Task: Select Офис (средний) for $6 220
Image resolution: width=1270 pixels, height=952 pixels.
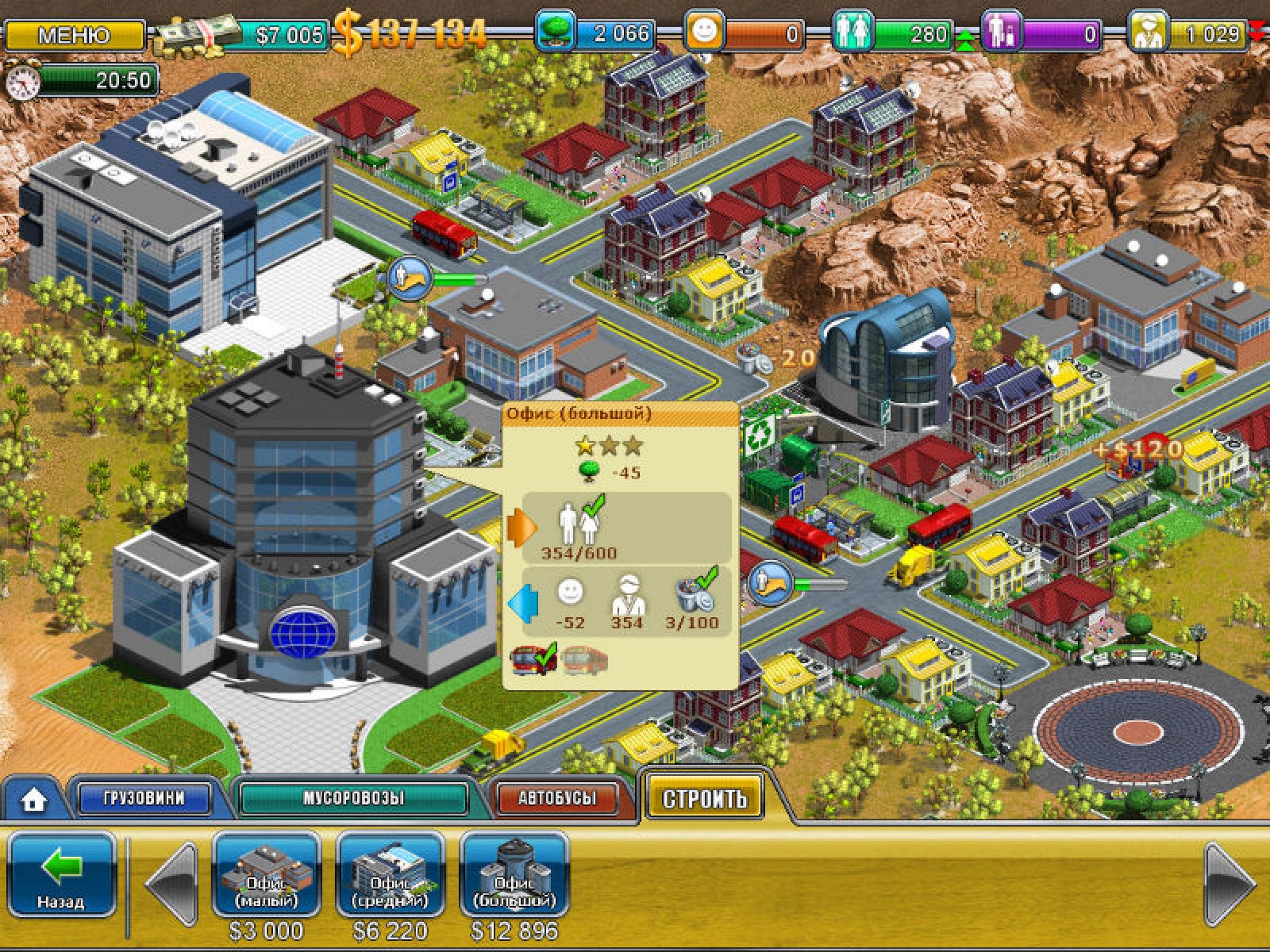Action: (x=390, y=875)
